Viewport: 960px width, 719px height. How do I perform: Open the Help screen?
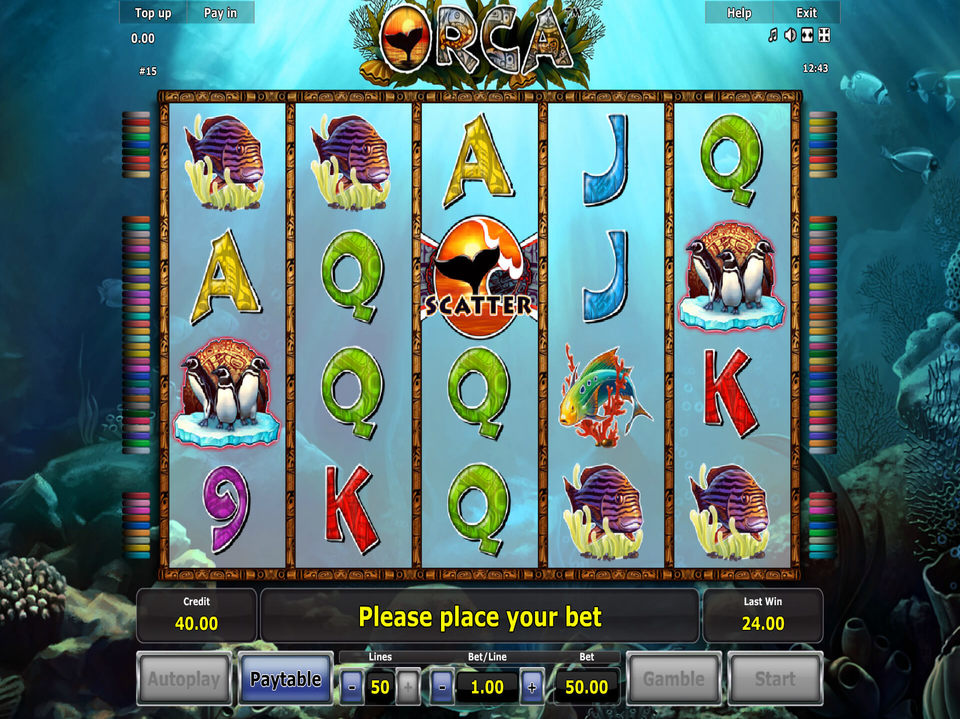[739, 13]
